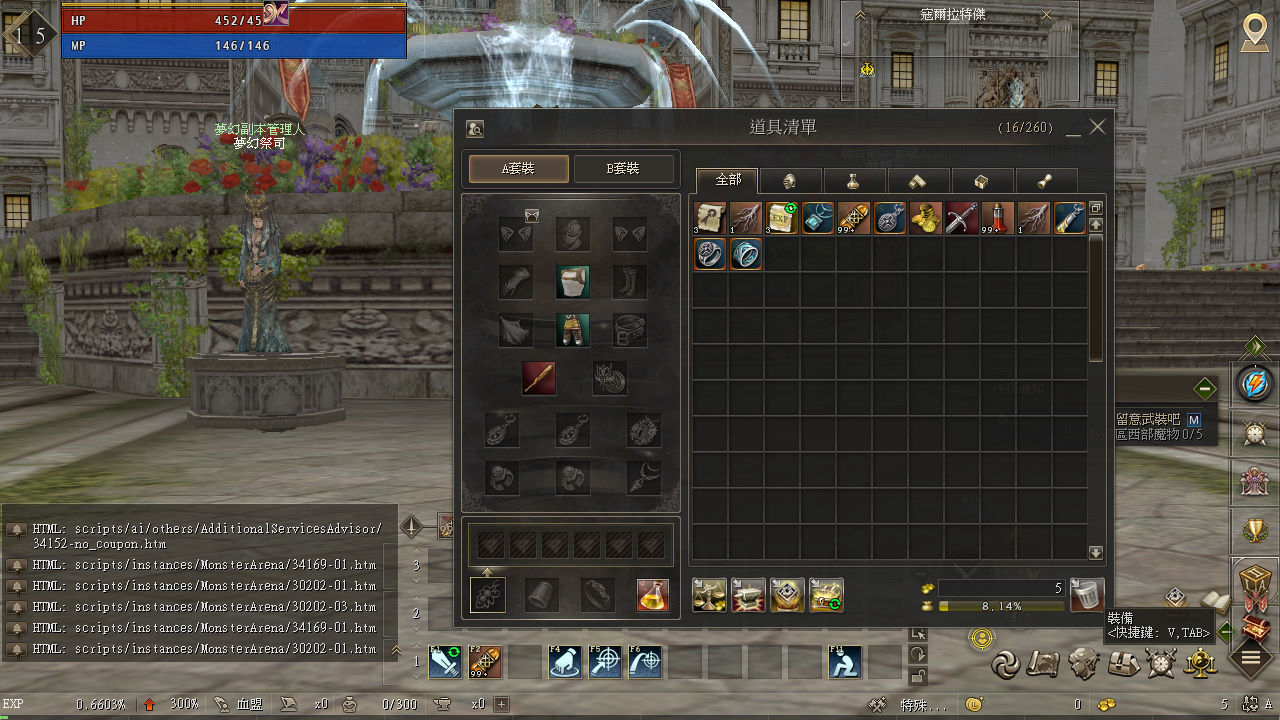Open the map location pin icon
The width and height of the screenshot is (1280, 720).
click(x=1255, y=32)
